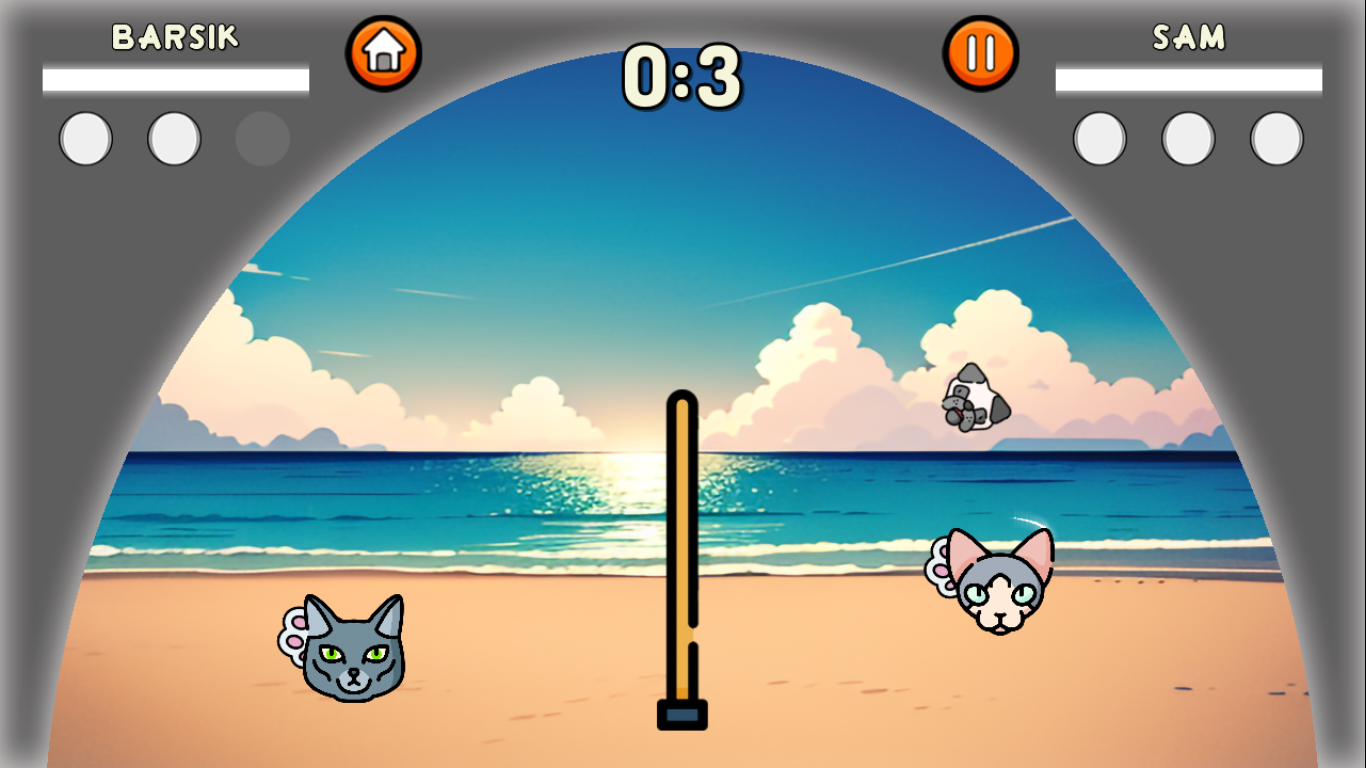Click the volleyball net pole
Screen dimensions: 1366x768
tap(681, 550)
